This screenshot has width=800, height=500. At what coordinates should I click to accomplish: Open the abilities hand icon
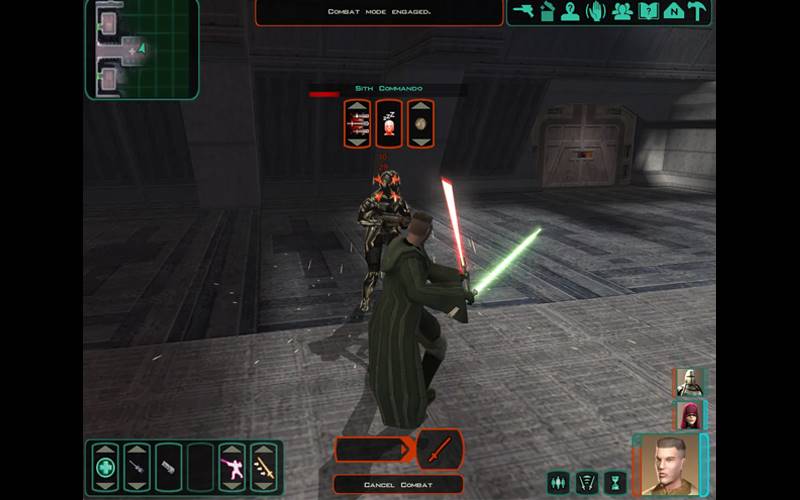[x=596, y=12]
